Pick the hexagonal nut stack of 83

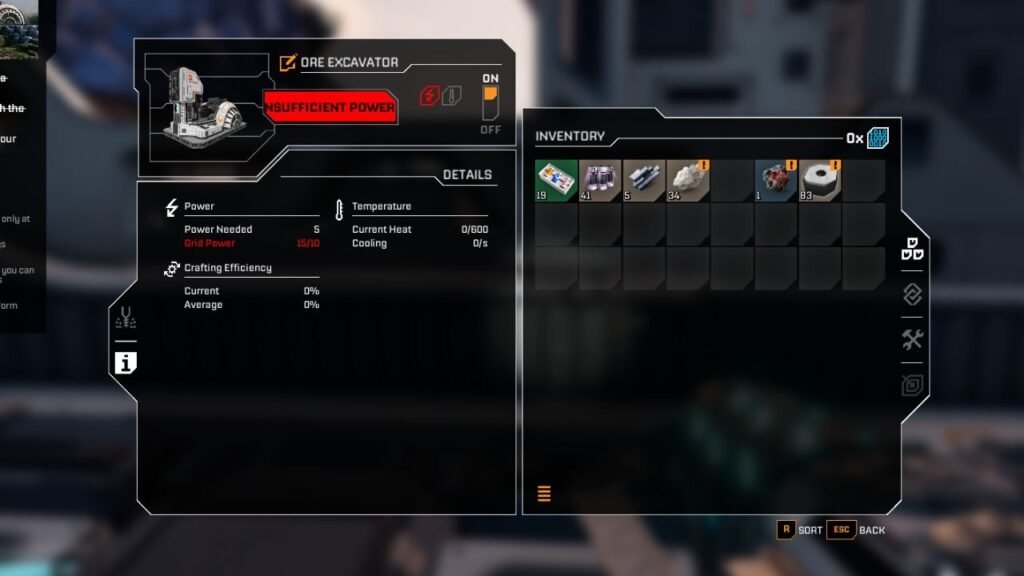(820, 181)
